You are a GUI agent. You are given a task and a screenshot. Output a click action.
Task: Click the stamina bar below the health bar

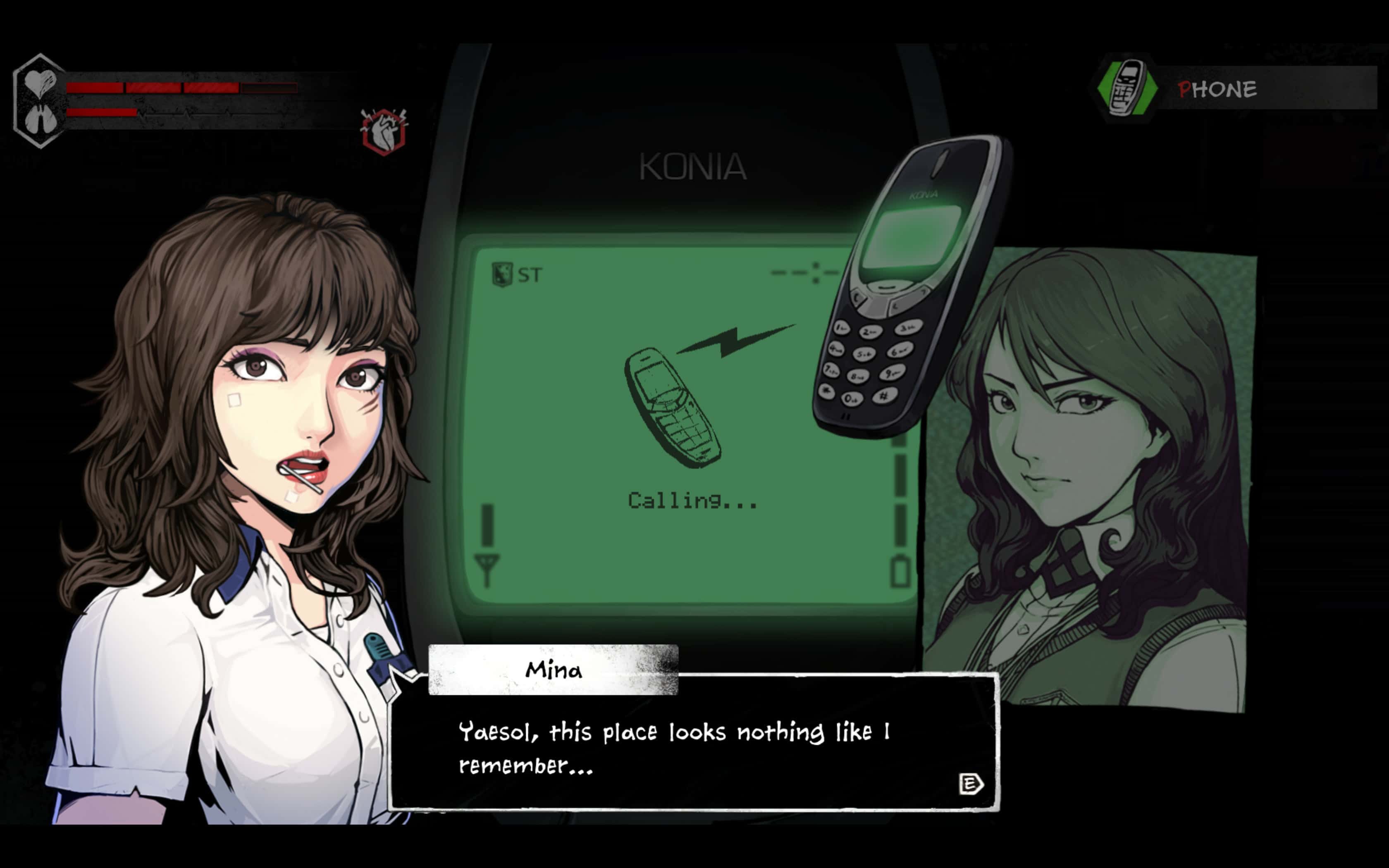(x=143, y=114)
